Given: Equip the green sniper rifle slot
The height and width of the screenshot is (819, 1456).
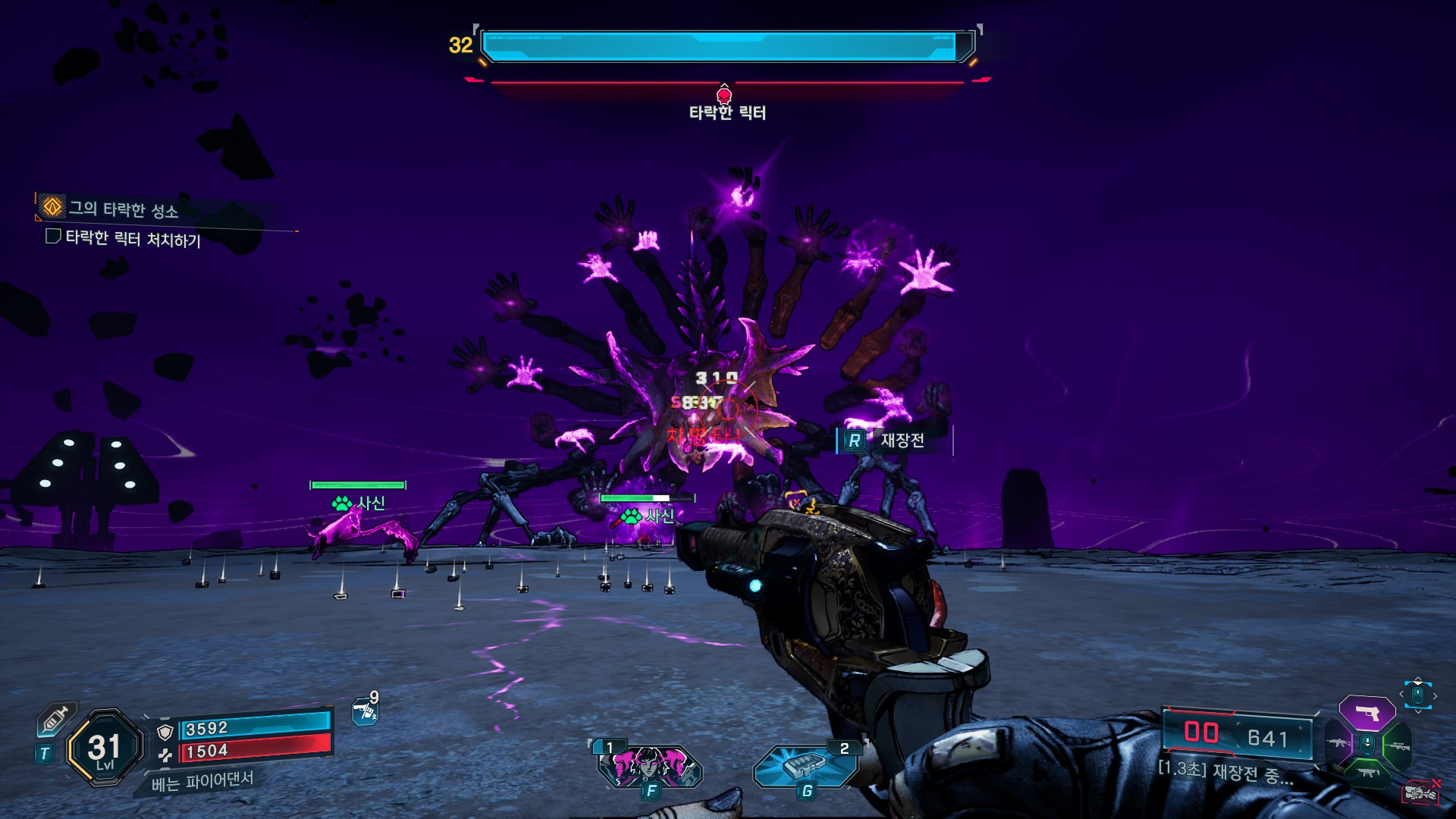Looking at the screenshot, I should point(1398,746).
